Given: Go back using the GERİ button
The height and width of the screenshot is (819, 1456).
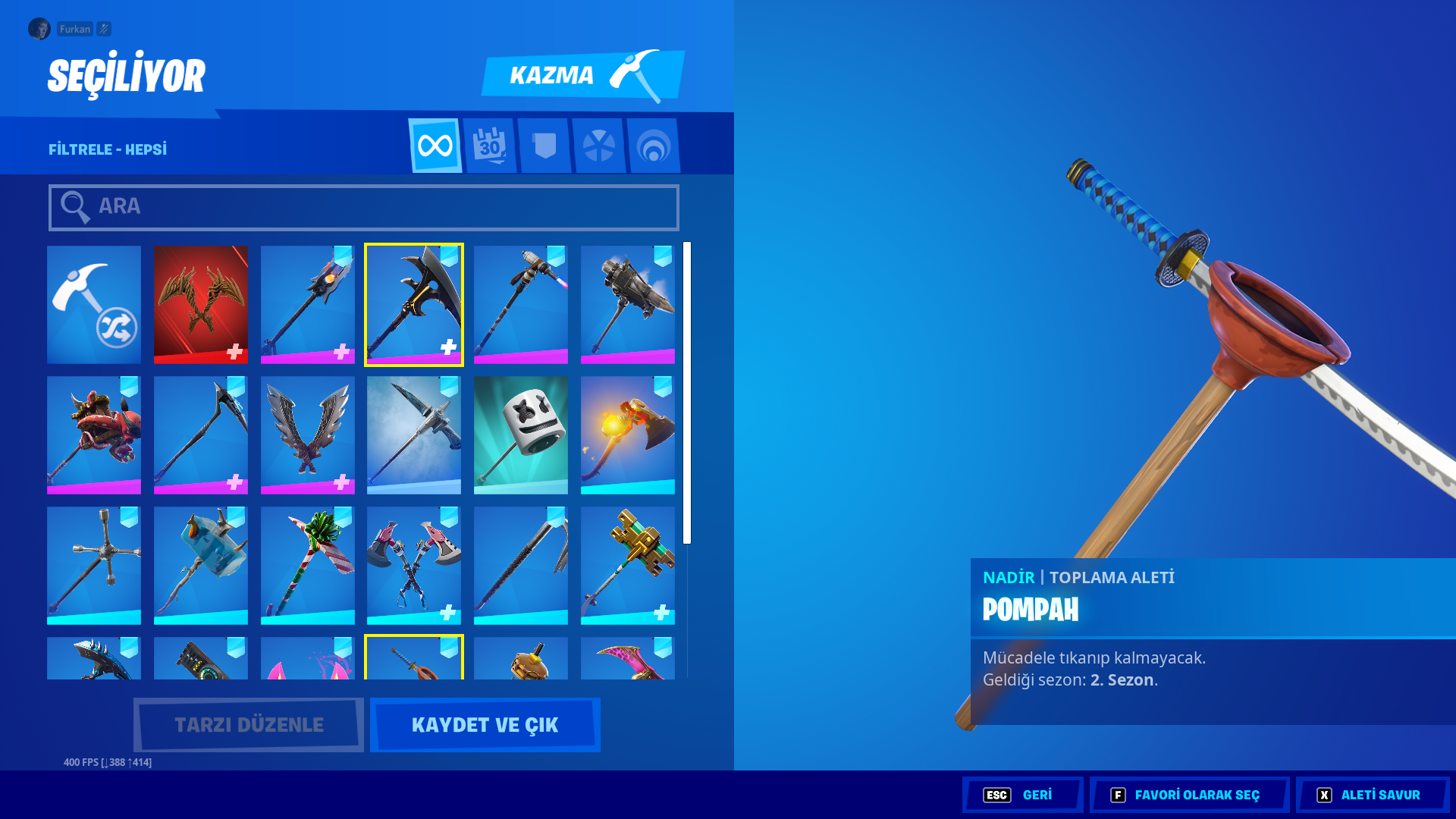Looking at the screenshot, I should (1022, 795).
